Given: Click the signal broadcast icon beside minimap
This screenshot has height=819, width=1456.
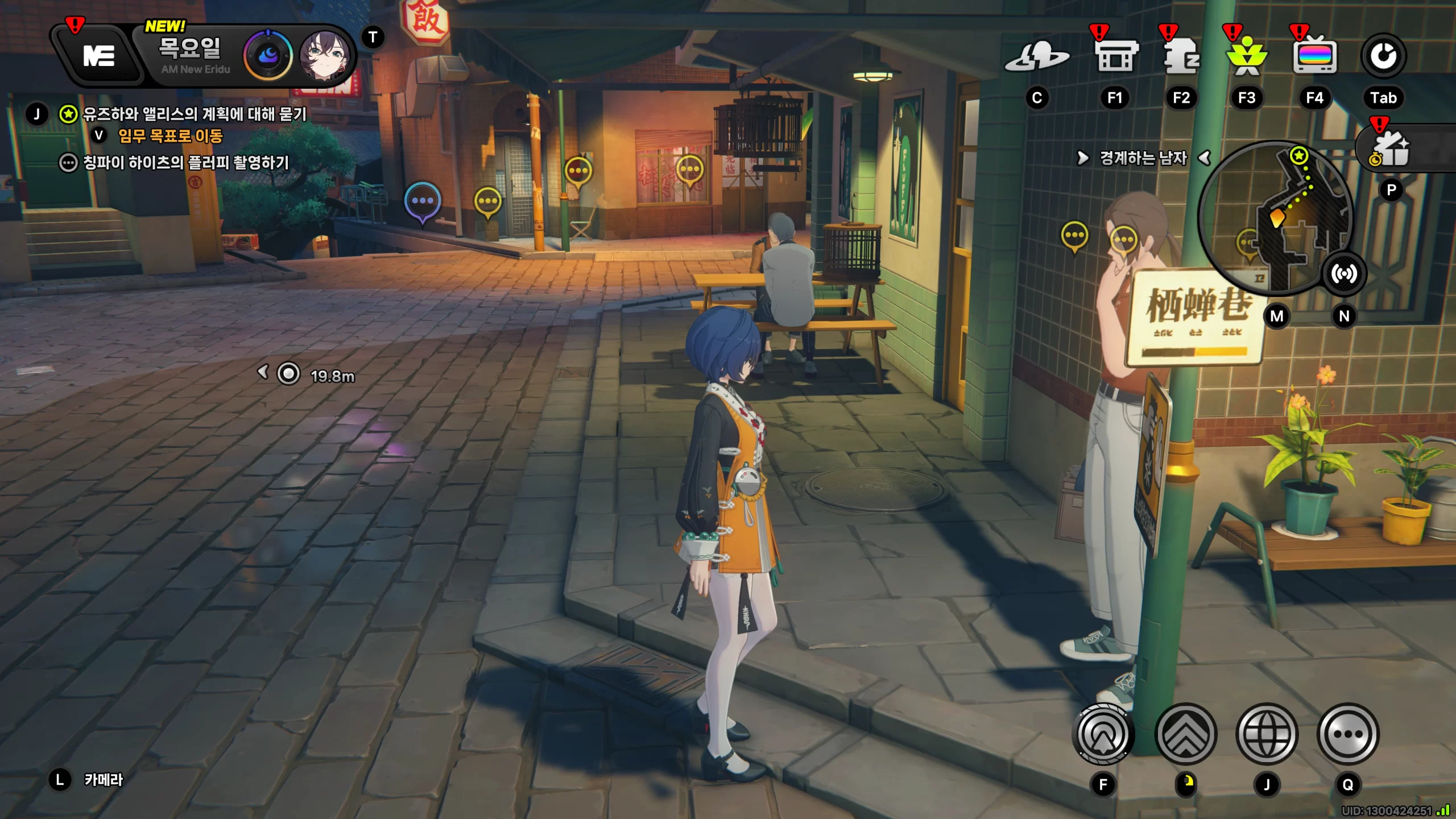Looking at the screenshot, I should tap(1343, 274).
